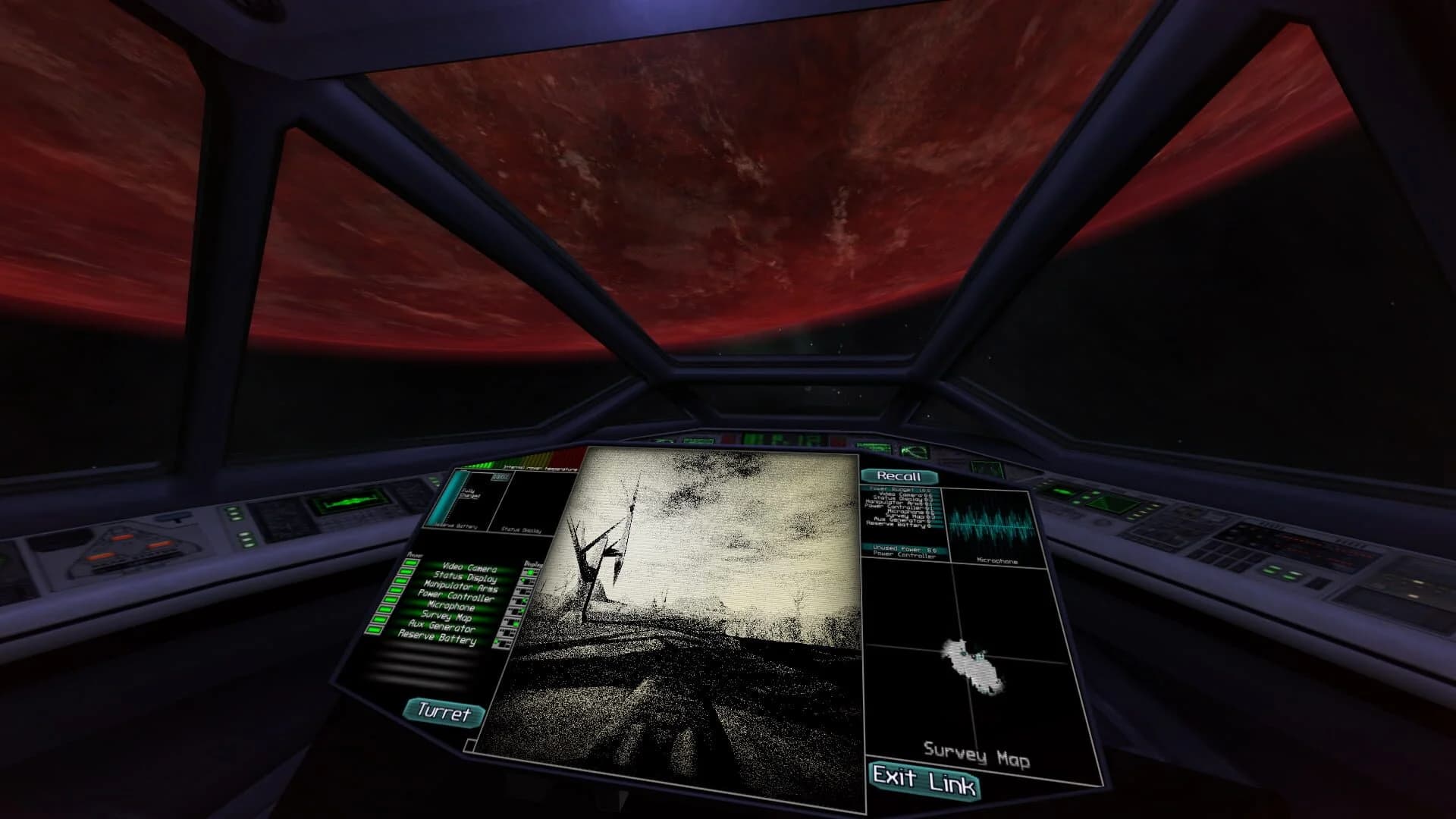This screenshot has width=1456, height=819.
Task: Activate Turret mode
Action: [x=442, y=713]
